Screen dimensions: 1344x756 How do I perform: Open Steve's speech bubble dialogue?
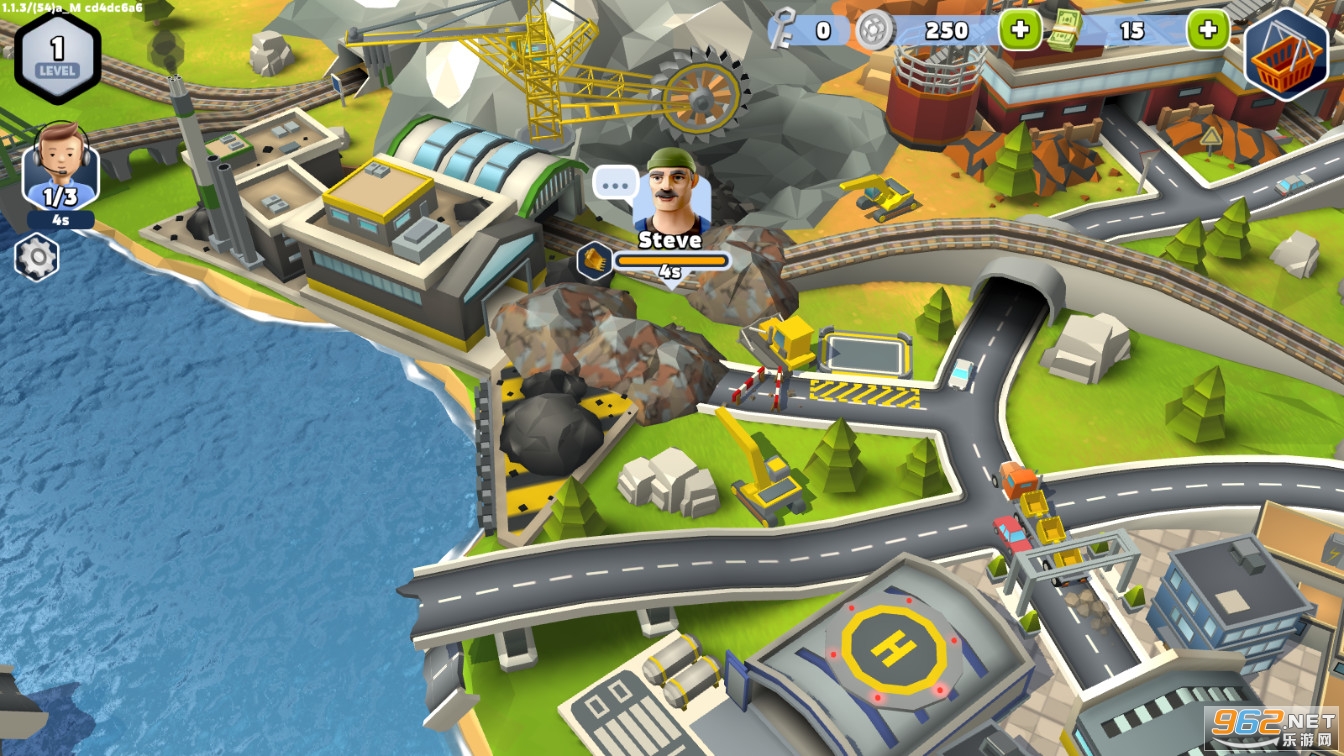[614, 183]
